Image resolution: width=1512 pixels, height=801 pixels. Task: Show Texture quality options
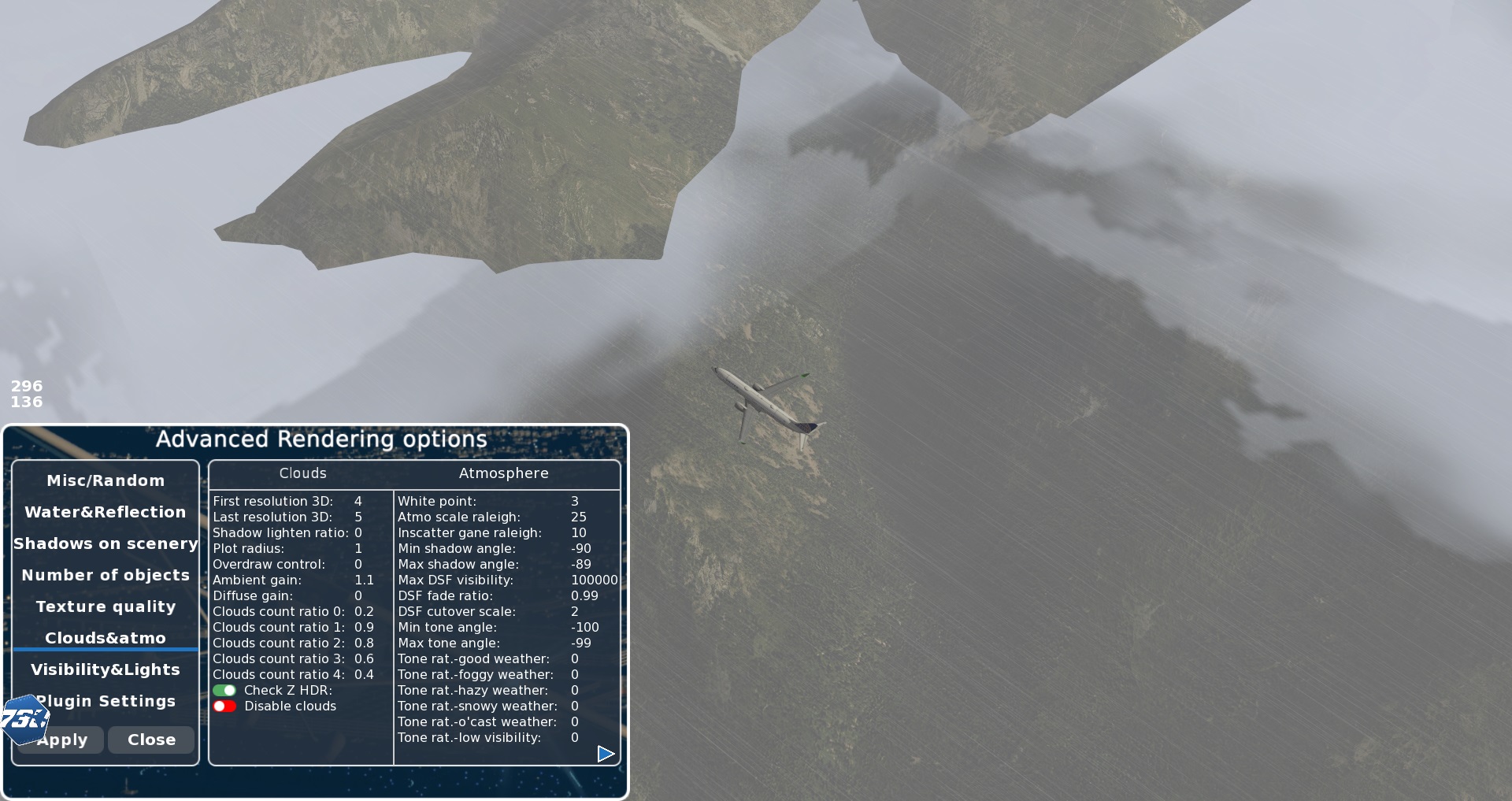pyautogui.click(x=106, y=606)
